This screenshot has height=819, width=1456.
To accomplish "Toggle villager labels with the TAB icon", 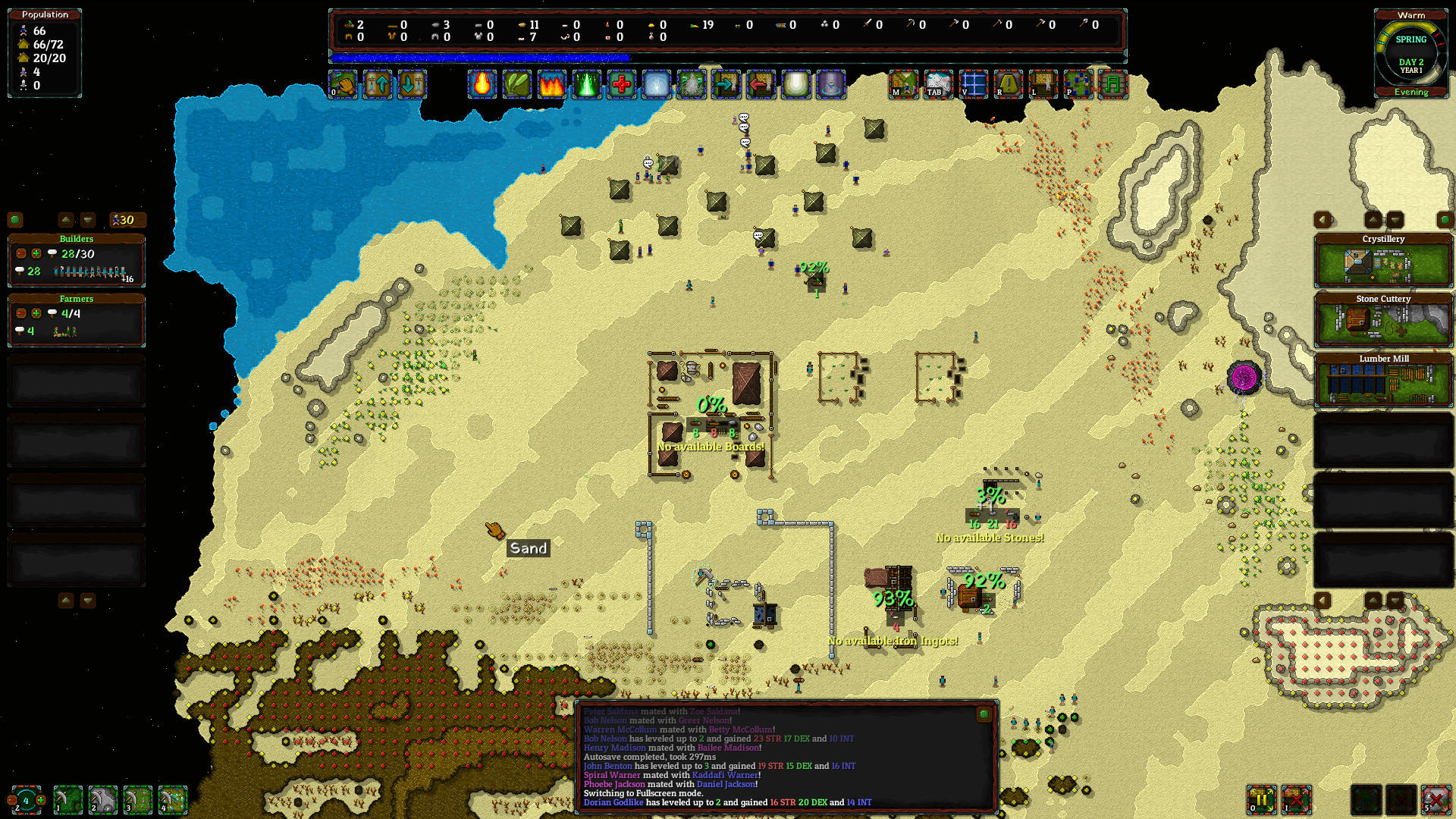I will (937, 86).
